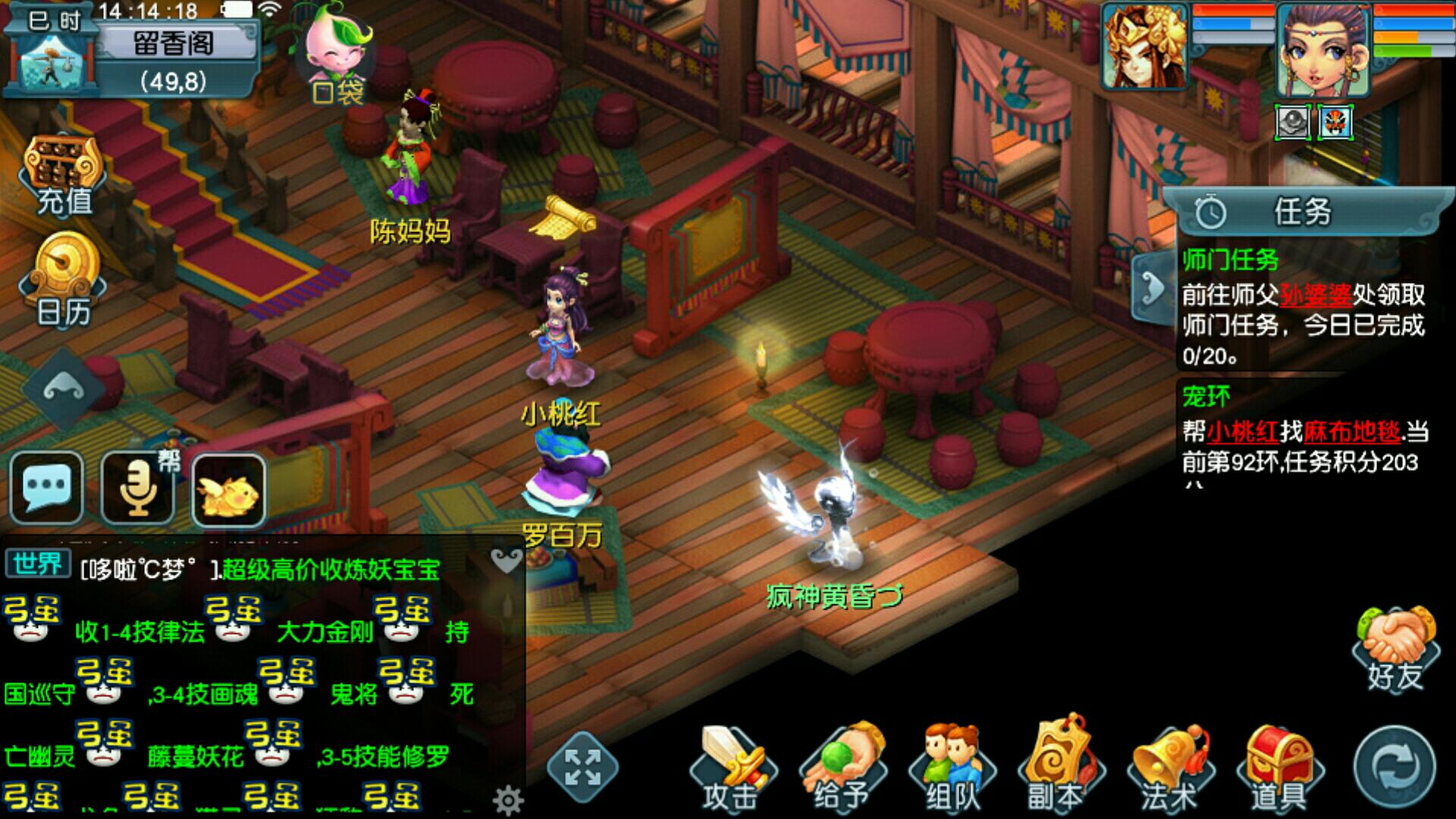
Task: Open the 充值 recharge shop
Action: coord(64,176)
